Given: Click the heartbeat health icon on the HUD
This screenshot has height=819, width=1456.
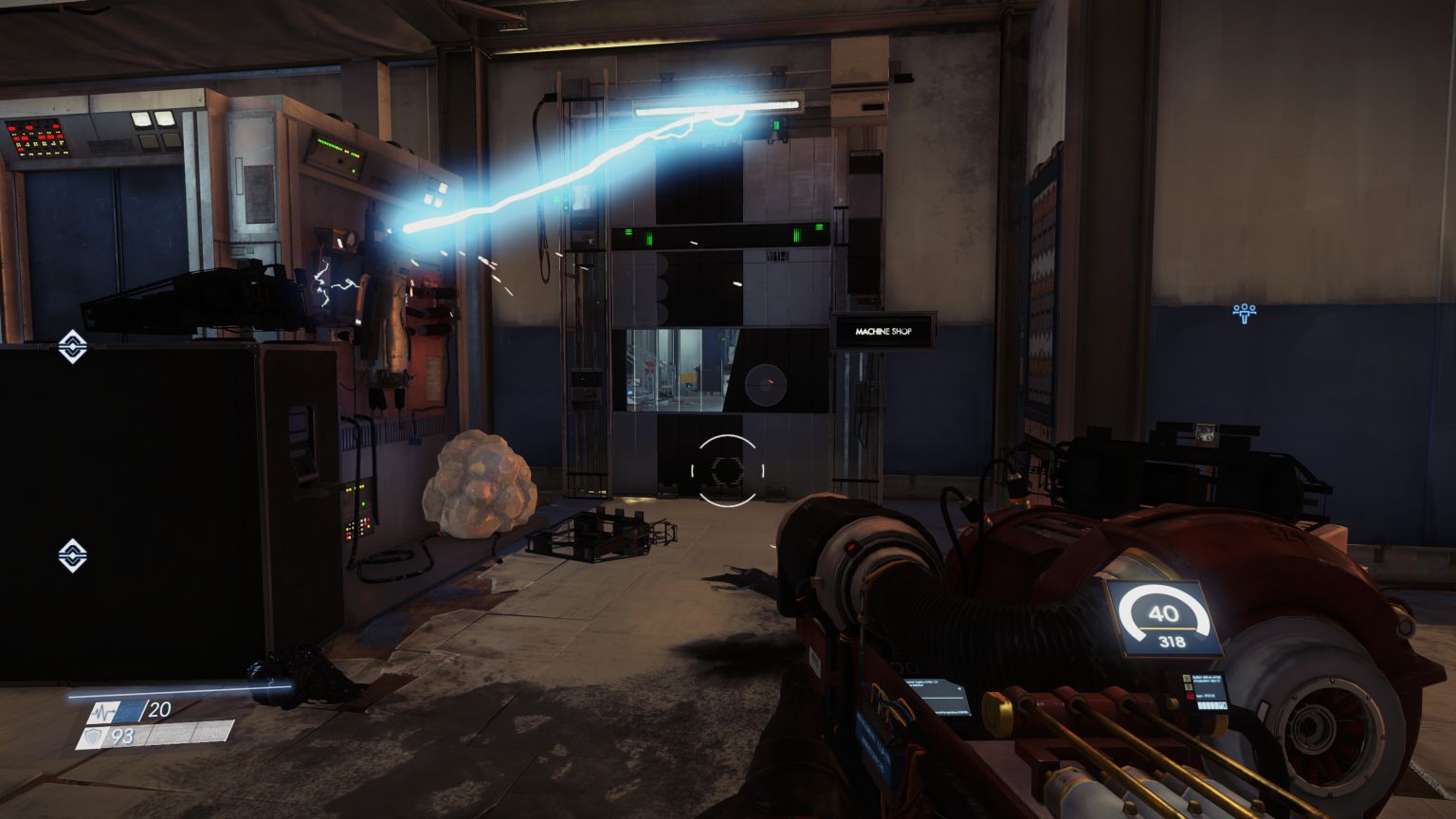Looking at the screenshot, I should (x=102, y=712).
